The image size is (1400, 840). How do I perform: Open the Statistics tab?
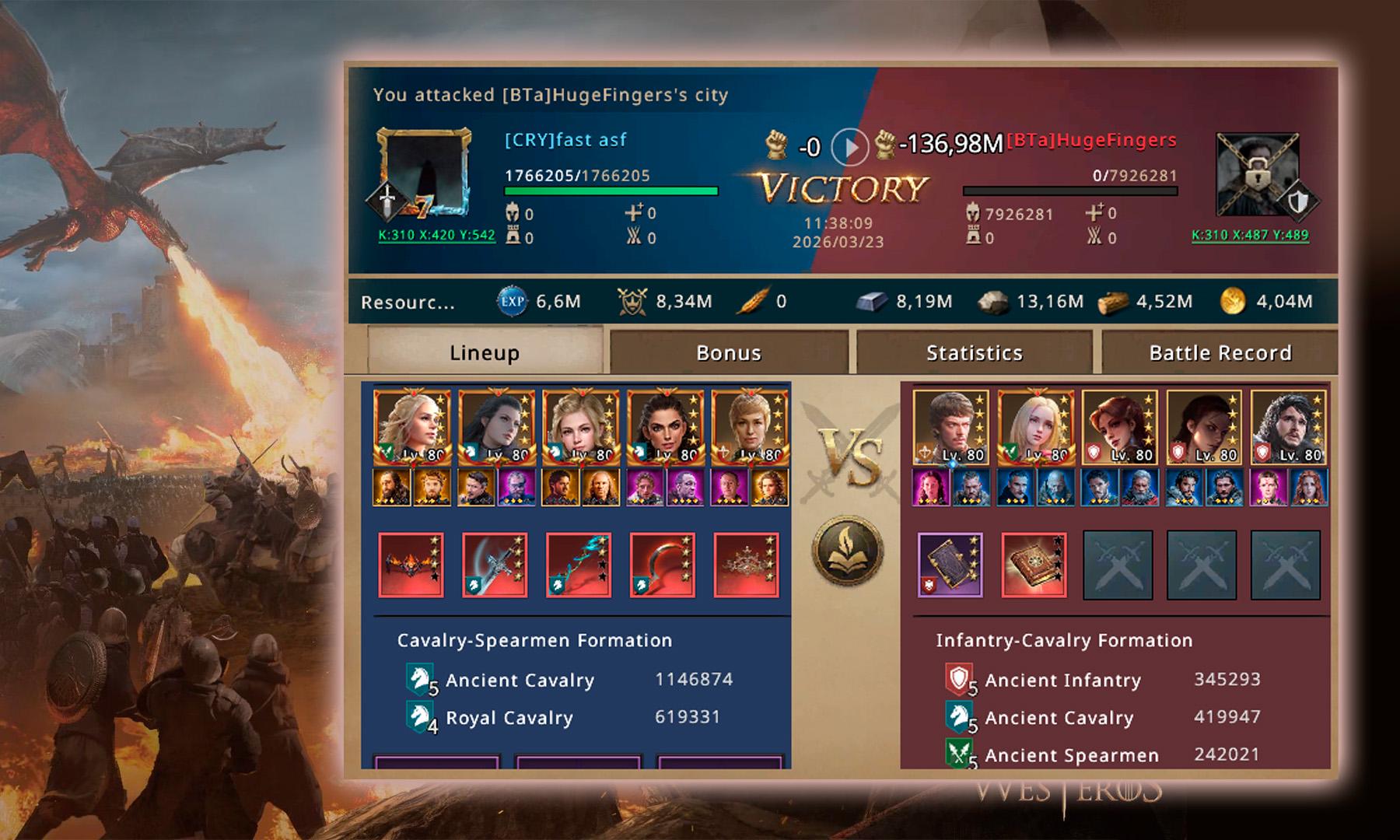(974, 353)
